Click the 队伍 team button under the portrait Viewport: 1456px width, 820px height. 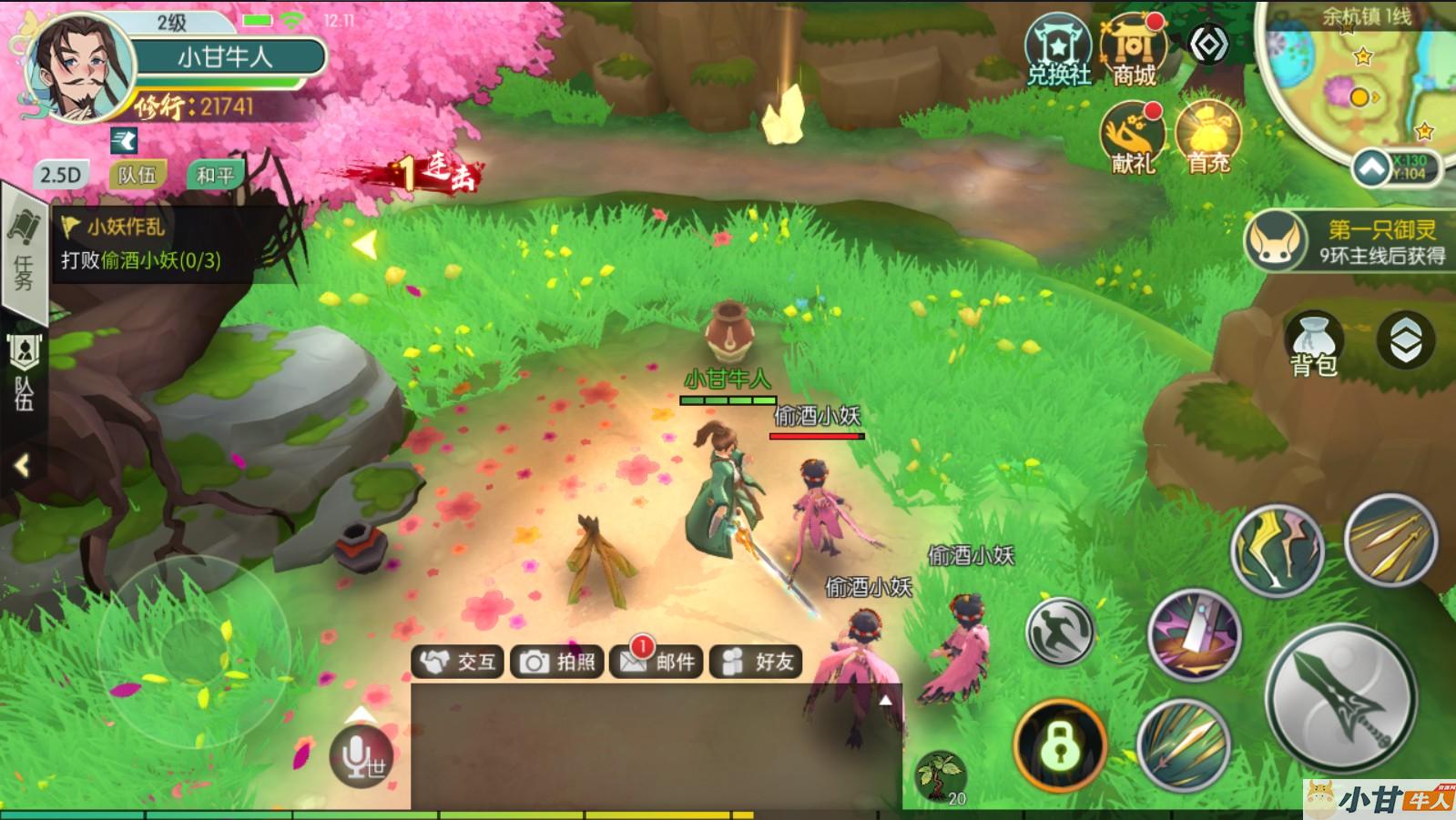coord(137,175)
